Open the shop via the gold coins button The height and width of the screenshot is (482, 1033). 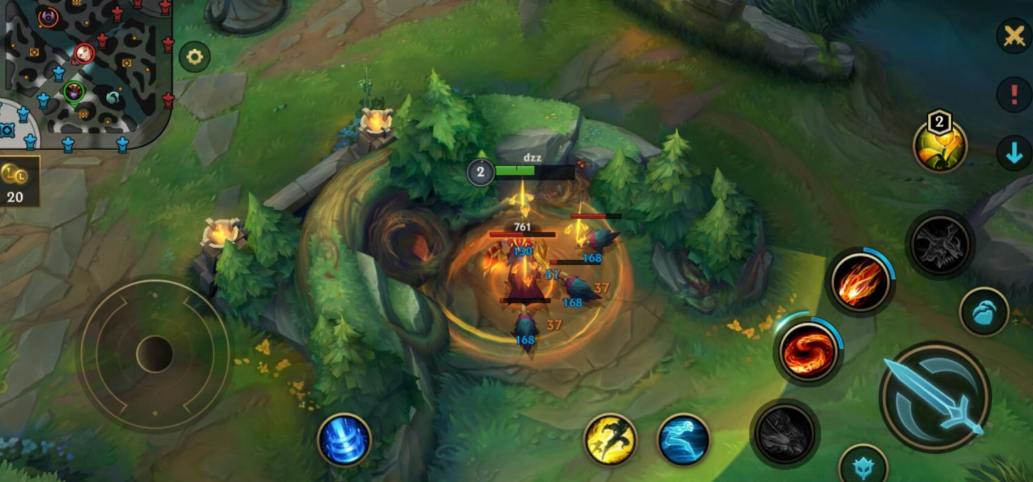(18, 181)
